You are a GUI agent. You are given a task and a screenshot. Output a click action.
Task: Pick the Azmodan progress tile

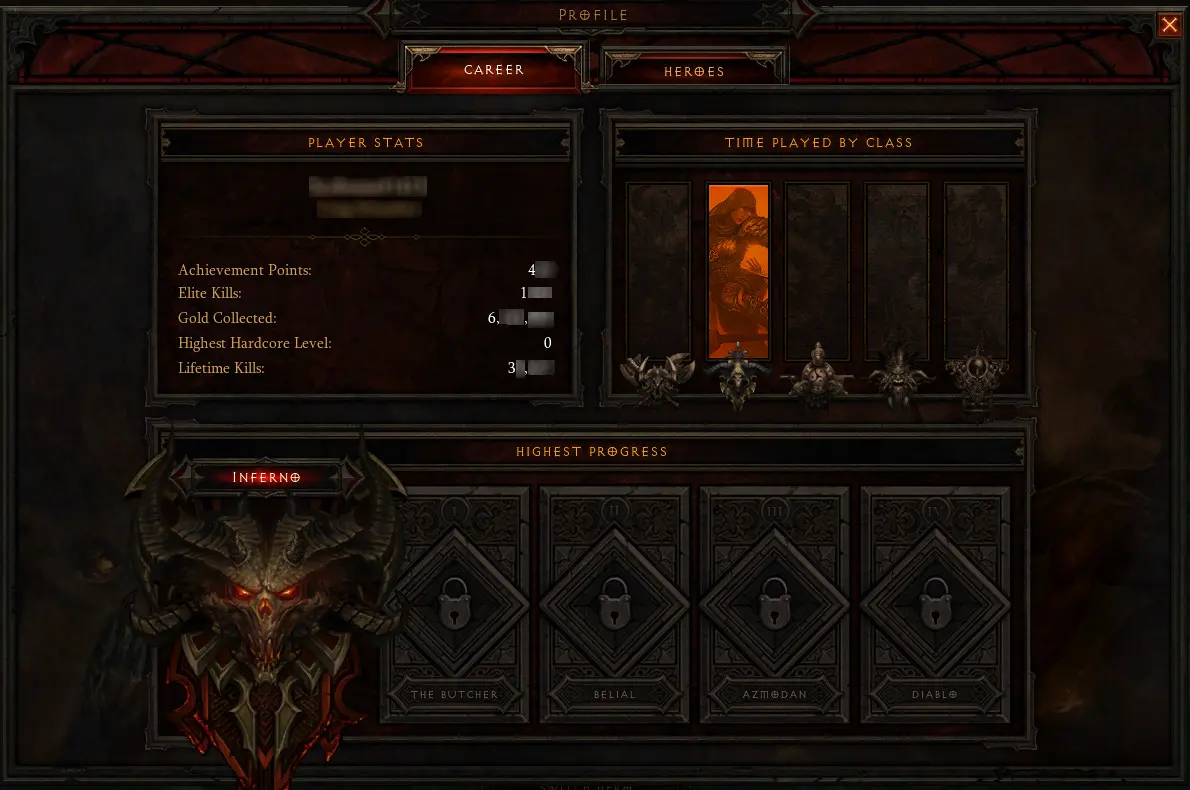coord(775,603)
